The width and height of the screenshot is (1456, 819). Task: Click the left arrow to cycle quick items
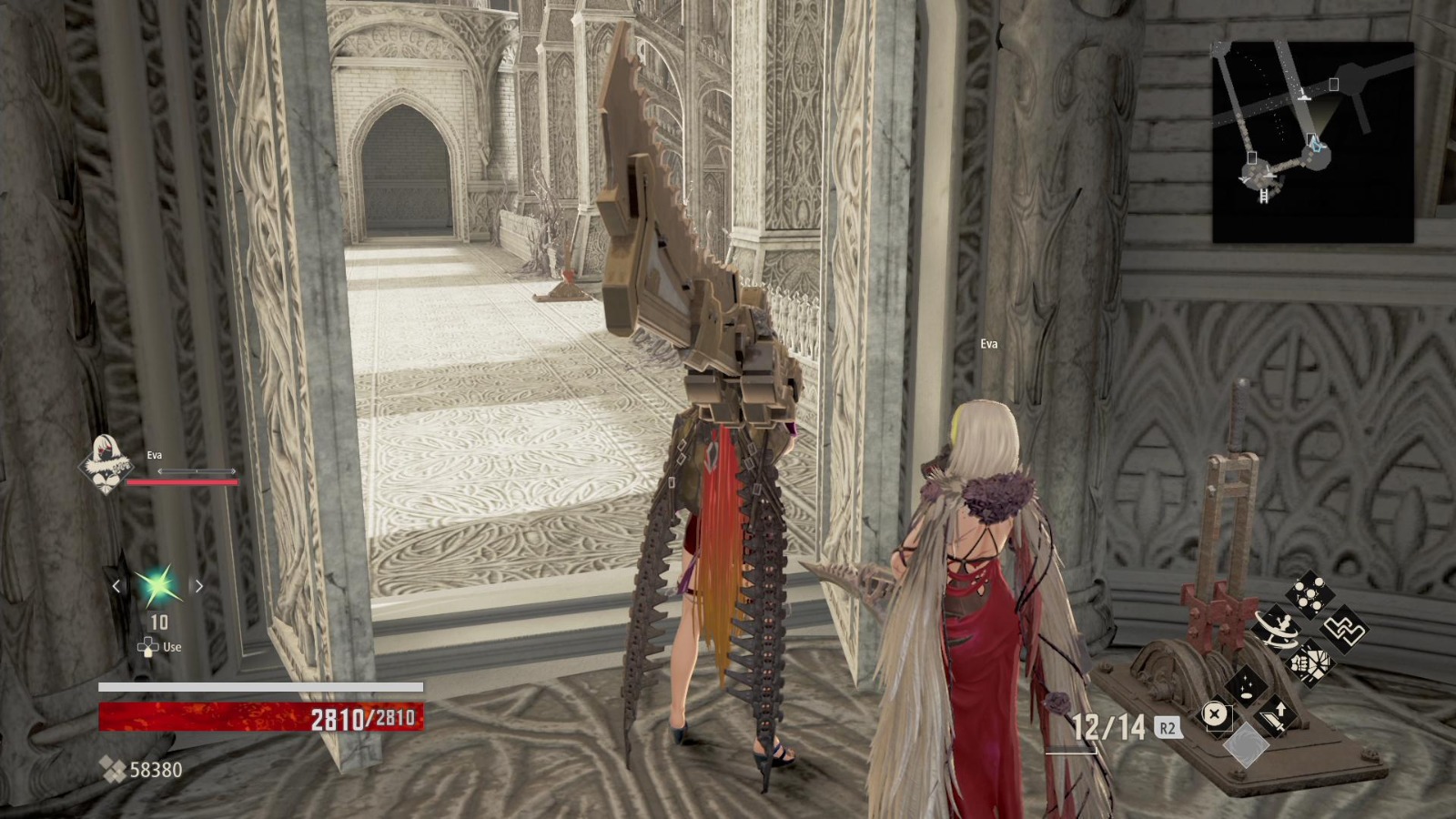pyautogui.click(x=115, y=587)
